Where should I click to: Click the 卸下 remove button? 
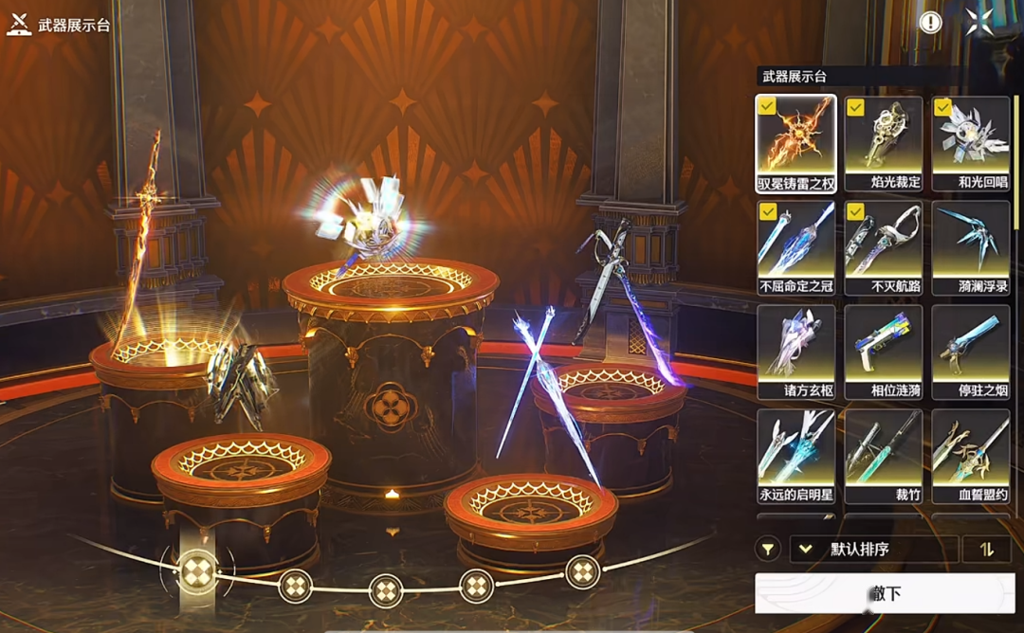click(x=884, y=593)
